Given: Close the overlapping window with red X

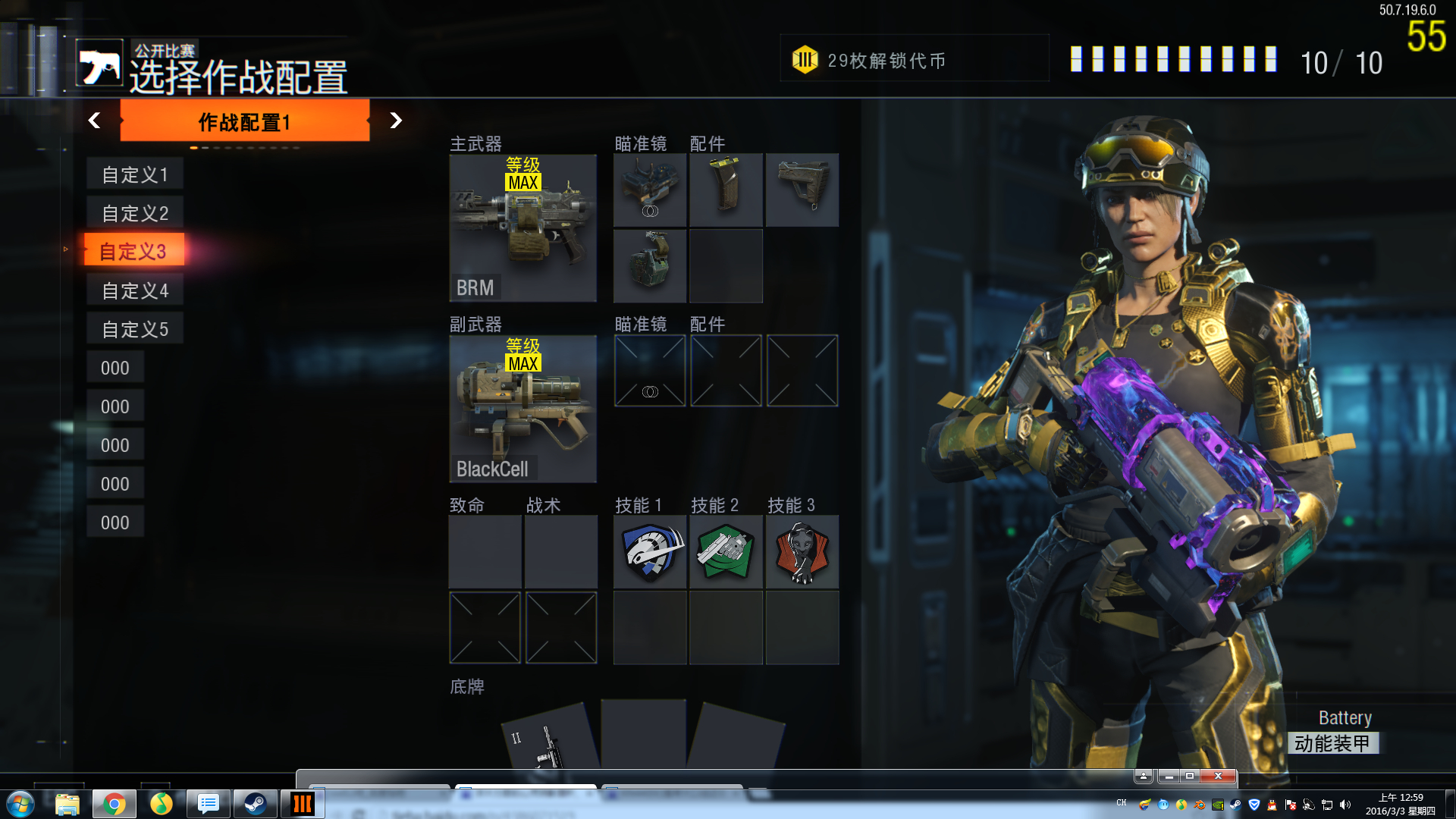Looking at the screenshot, I should [x=1218, y=776].
